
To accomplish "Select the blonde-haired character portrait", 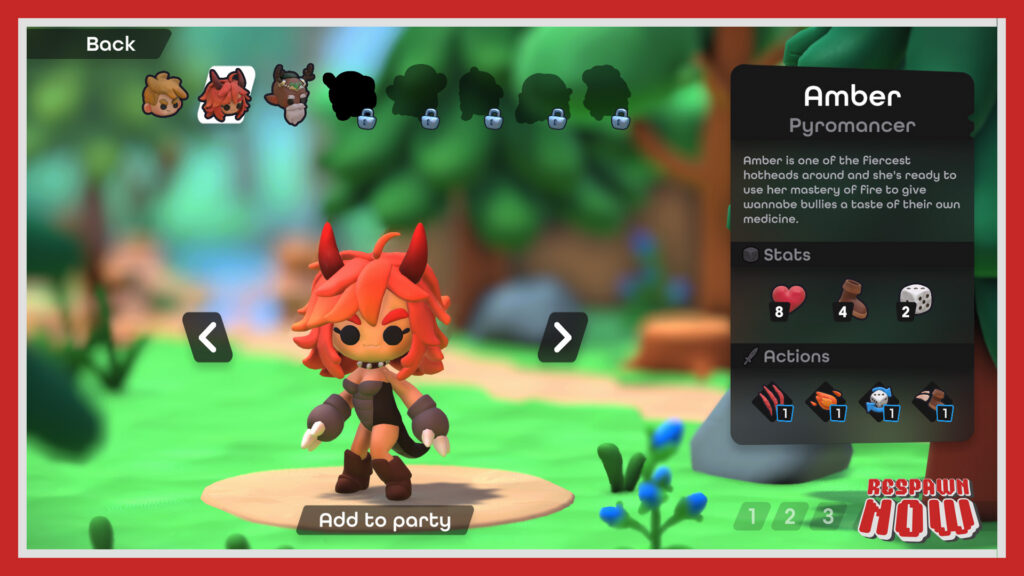I will click(164, 95).
